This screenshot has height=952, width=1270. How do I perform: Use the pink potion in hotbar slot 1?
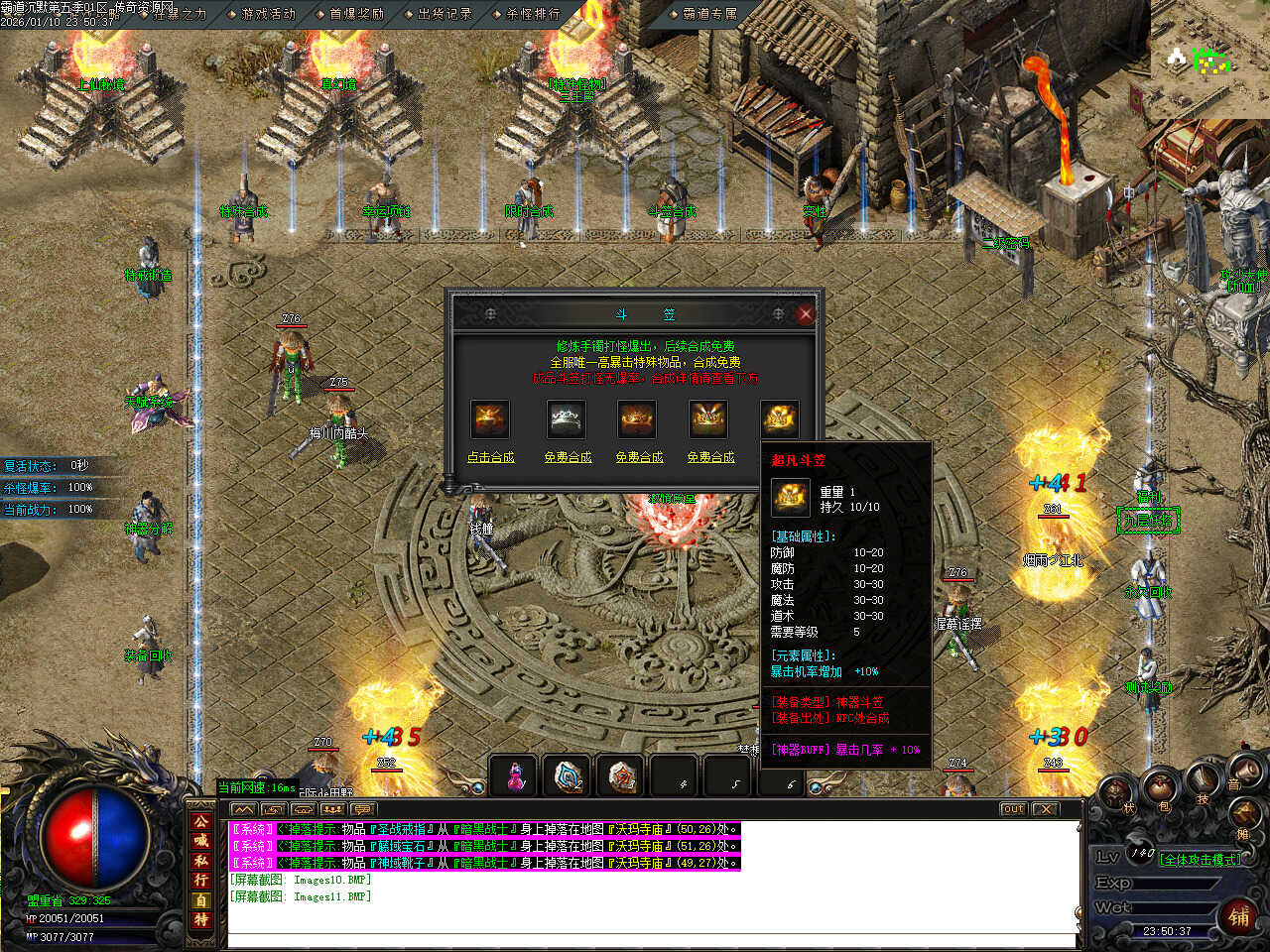coord(515,776)
